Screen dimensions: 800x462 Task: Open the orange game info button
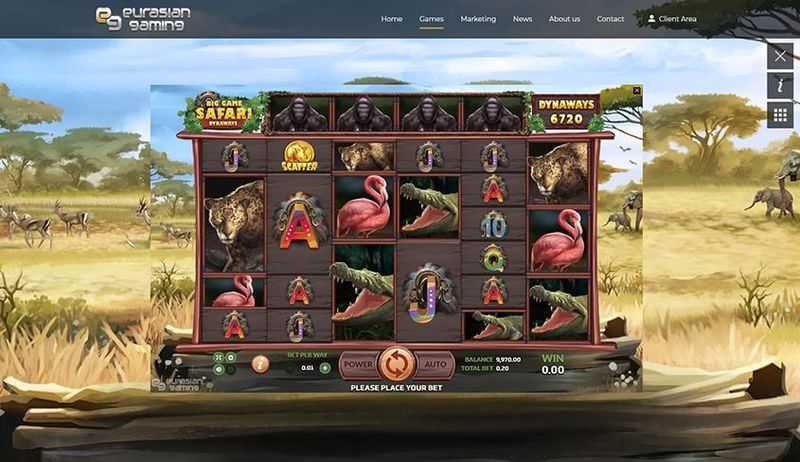click(260, 363)
